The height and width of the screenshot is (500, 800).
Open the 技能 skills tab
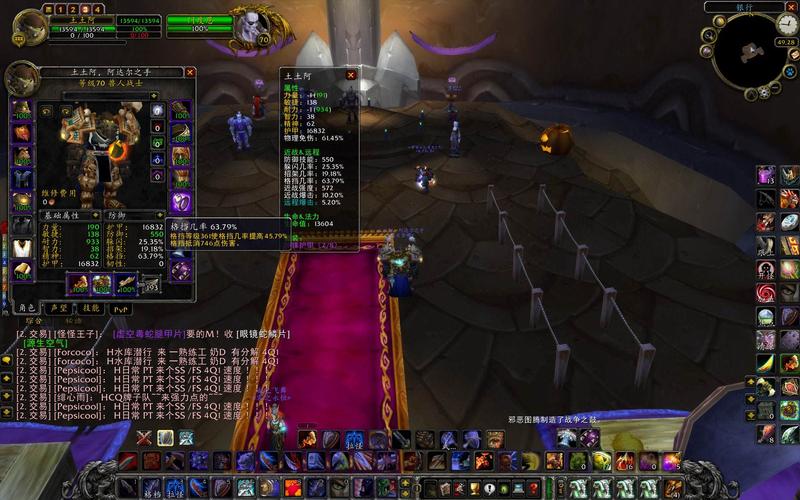point(89,309)
